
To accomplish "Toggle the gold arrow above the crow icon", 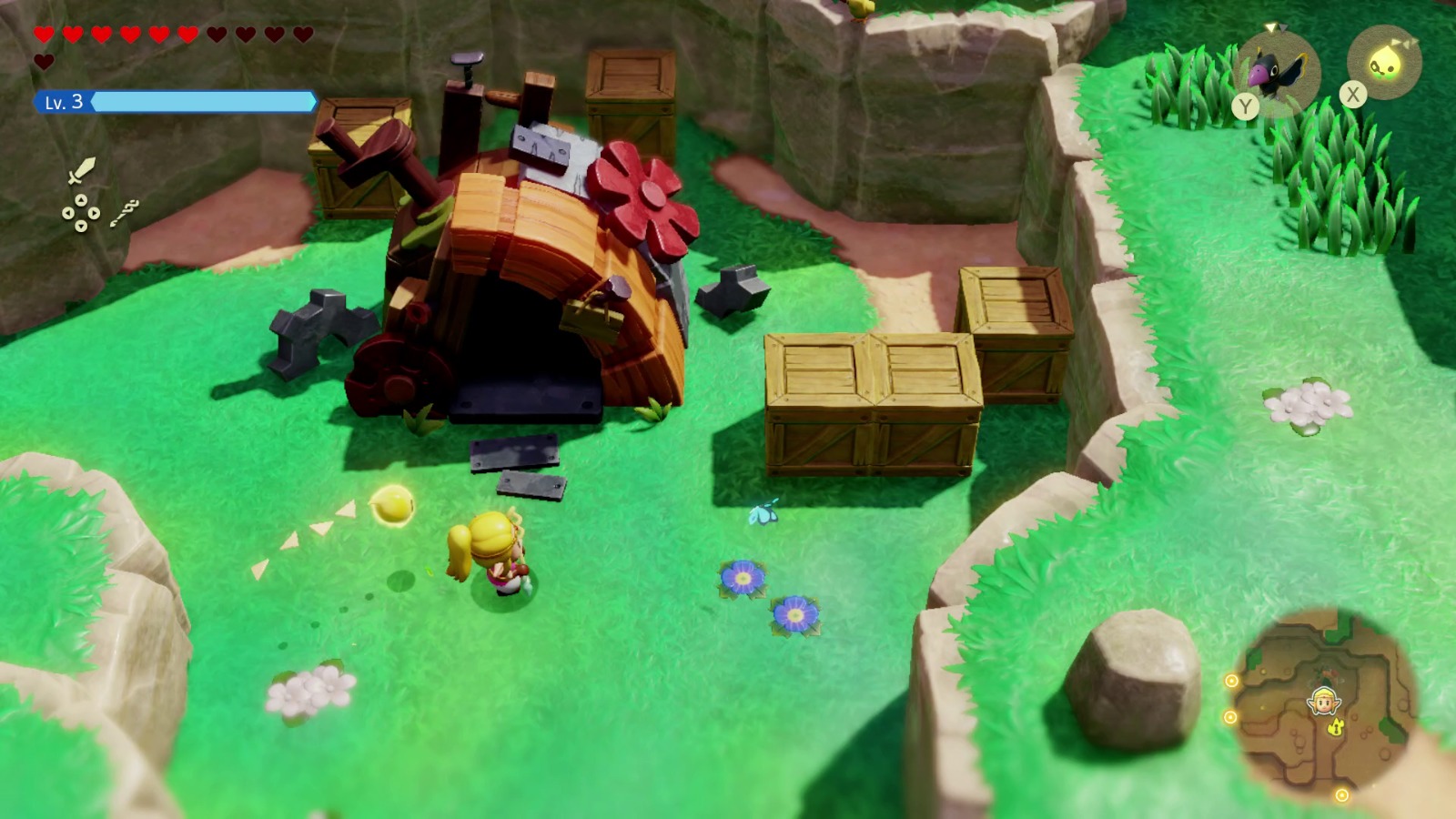I will point(1270,27).
